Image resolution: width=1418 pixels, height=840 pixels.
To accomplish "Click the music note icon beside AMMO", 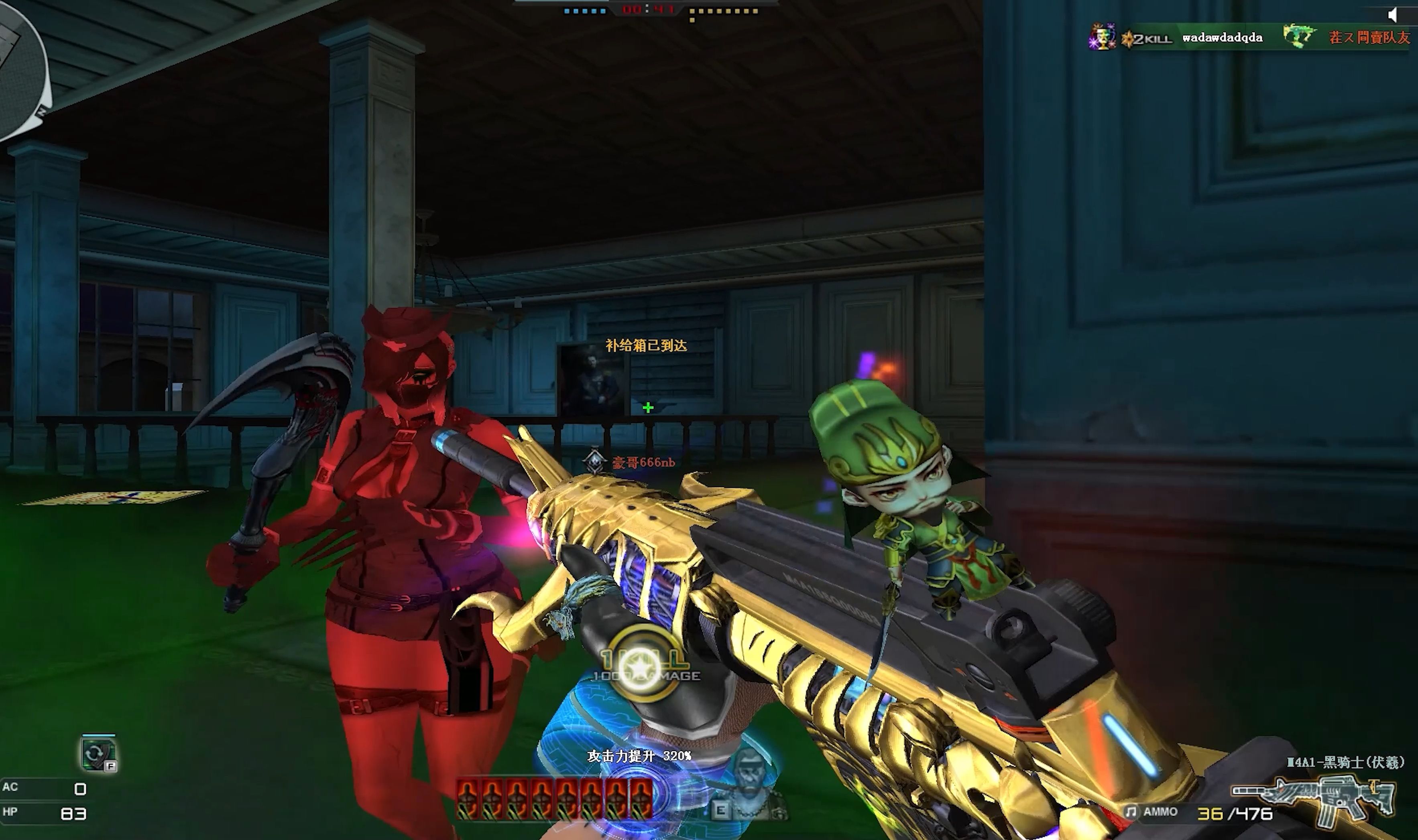I will [x=1130, y=812].
